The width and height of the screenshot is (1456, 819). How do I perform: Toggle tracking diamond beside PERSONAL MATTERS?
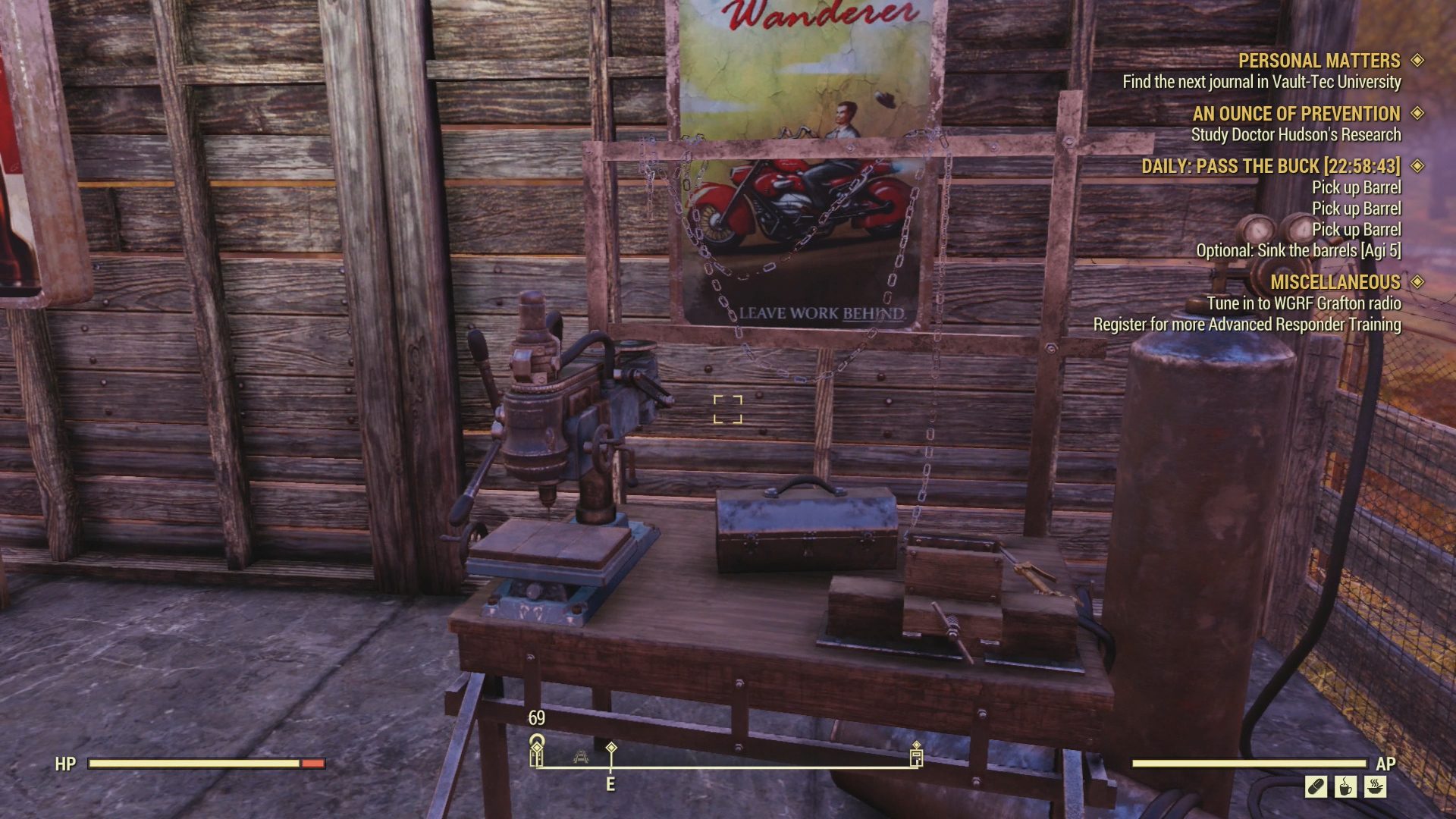point(1417,61)
